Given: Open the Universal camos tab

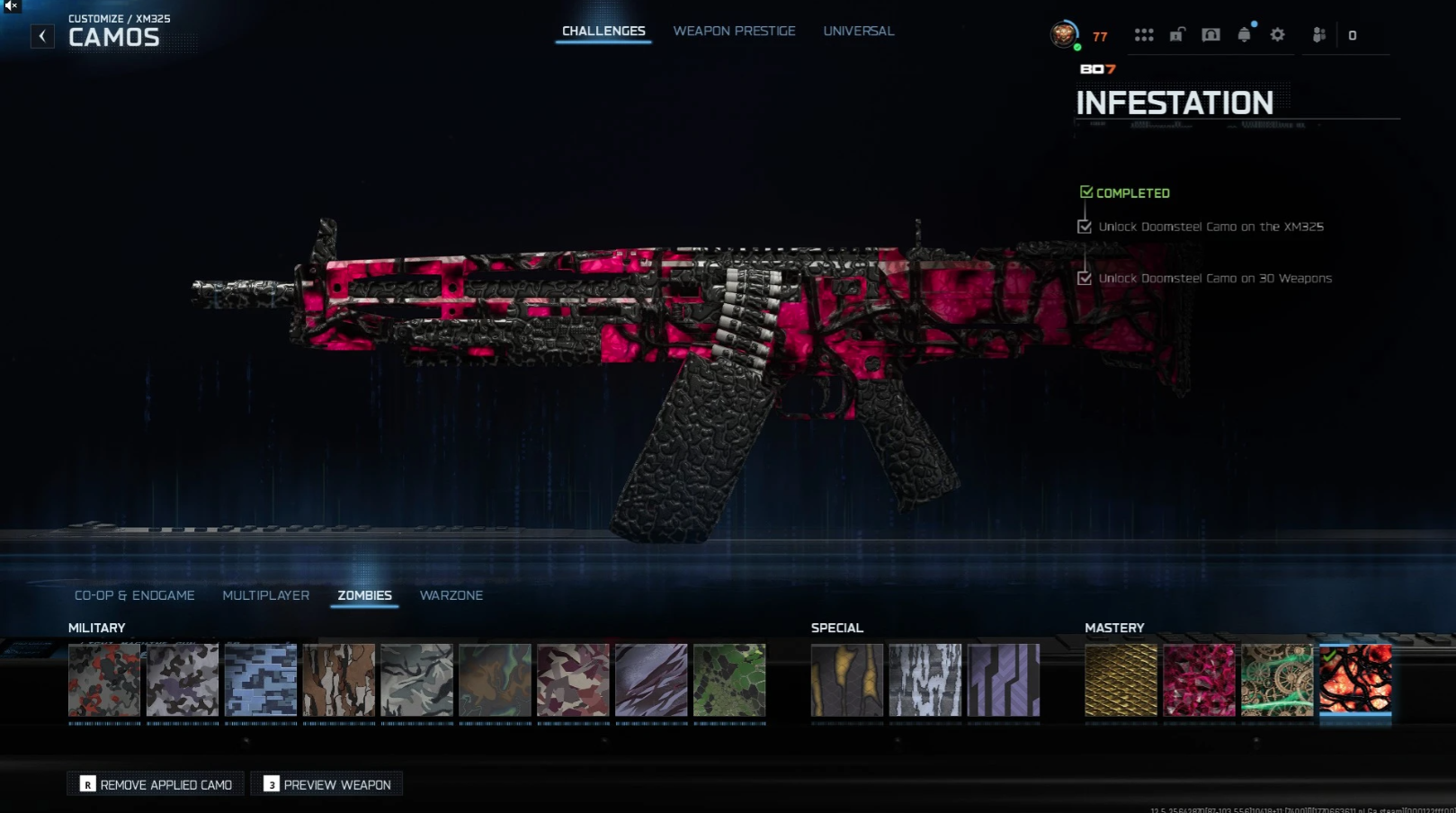Looking at the screenshot, I should [x=858, y=31].
